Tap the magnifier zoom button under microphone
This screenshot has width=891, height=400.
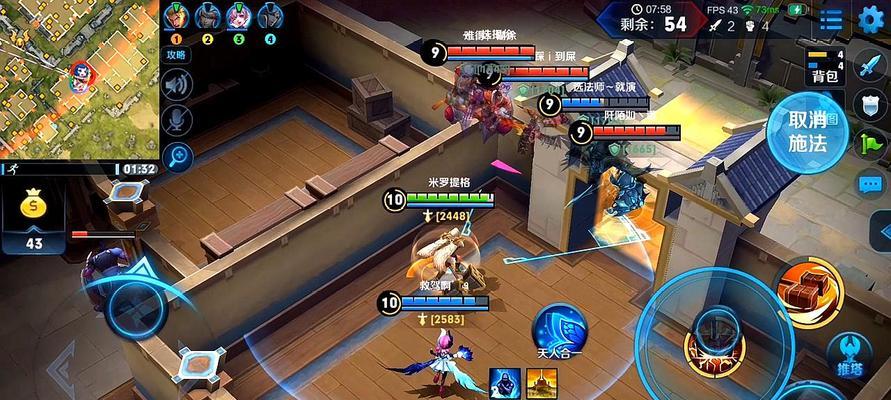(177, 154)
